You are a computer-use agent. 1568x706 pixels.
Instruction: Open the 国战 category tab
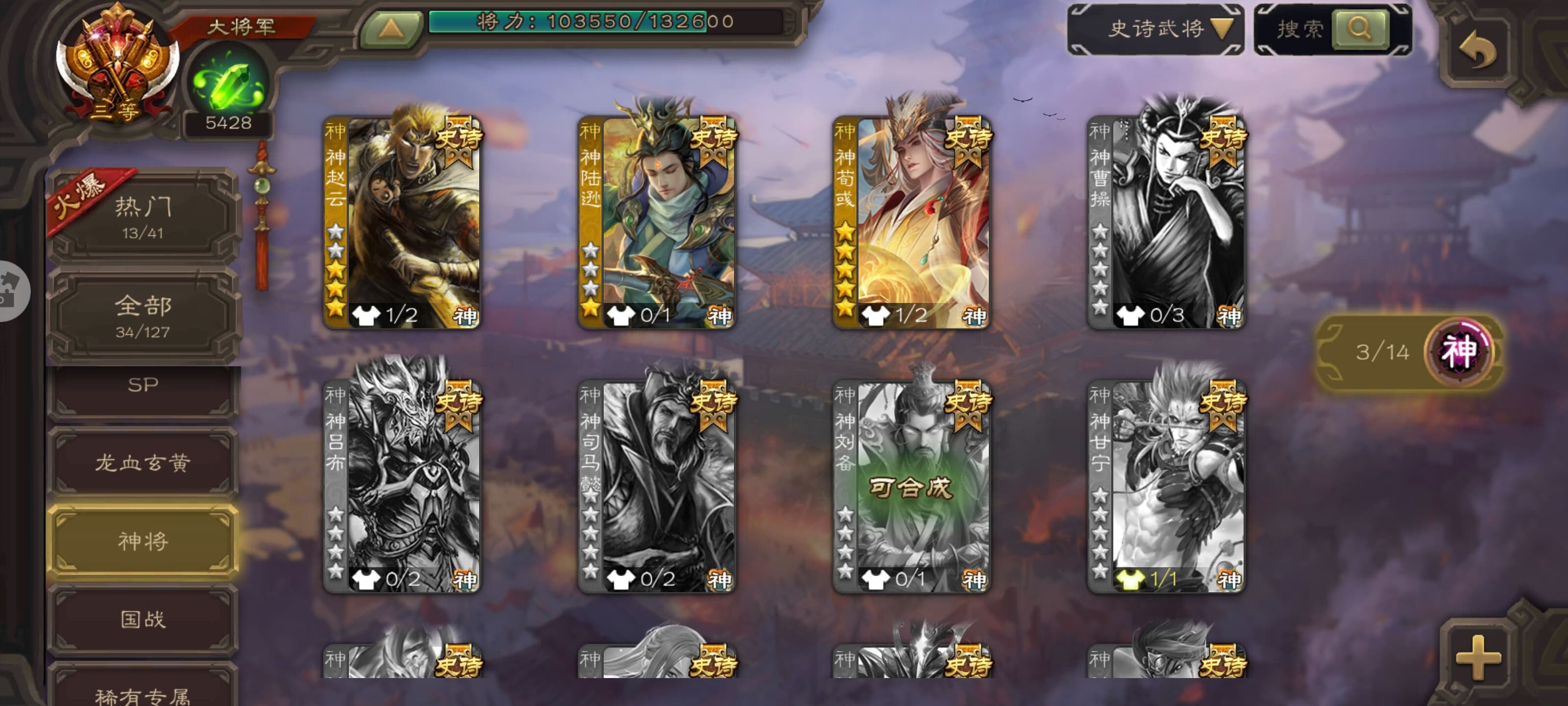(143, 619)
